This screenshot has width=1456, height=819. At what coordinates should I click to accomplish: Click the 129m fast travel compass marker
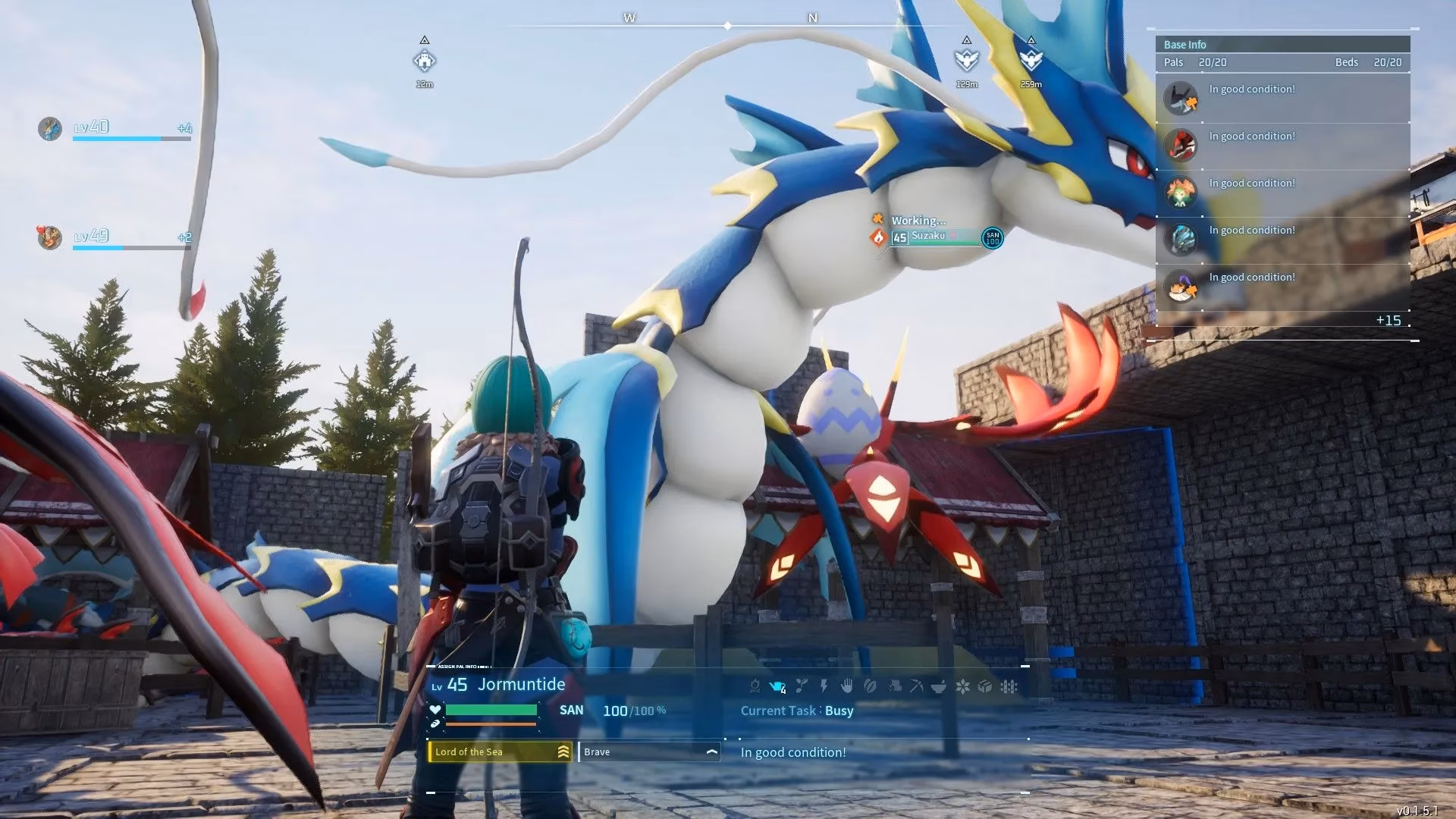click(x=966, y=60)
